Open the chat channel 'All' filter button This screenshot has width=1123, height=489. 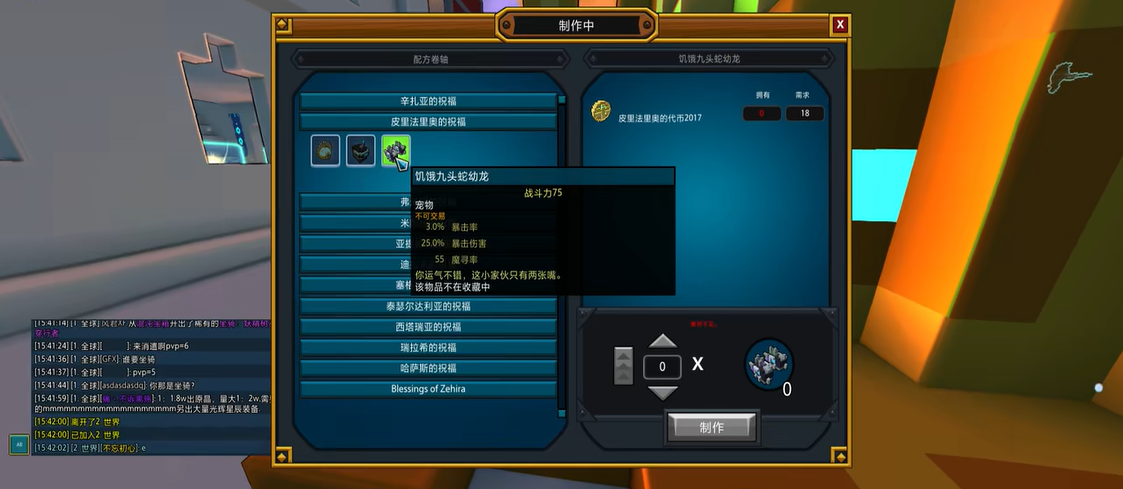tap(19, 445)
